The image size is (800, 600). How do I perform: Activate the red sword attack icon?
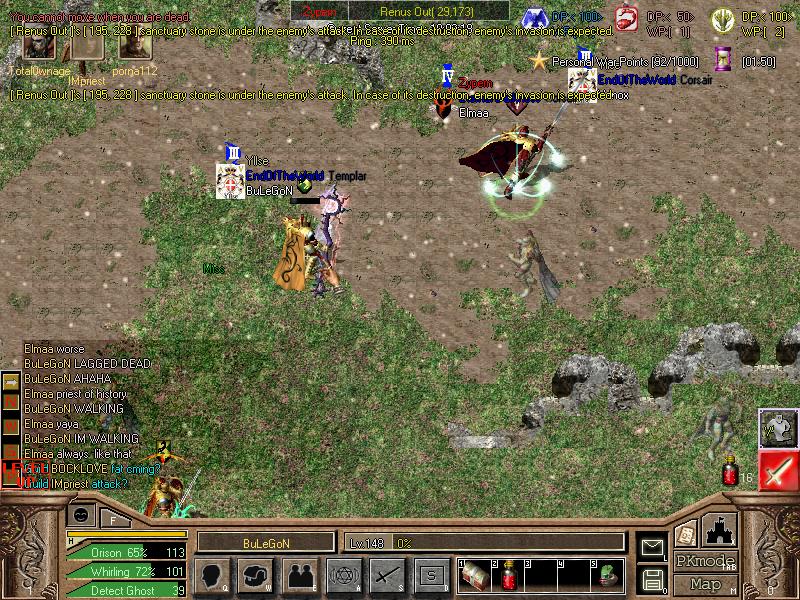pyautogui.click(x=777, y=470)
